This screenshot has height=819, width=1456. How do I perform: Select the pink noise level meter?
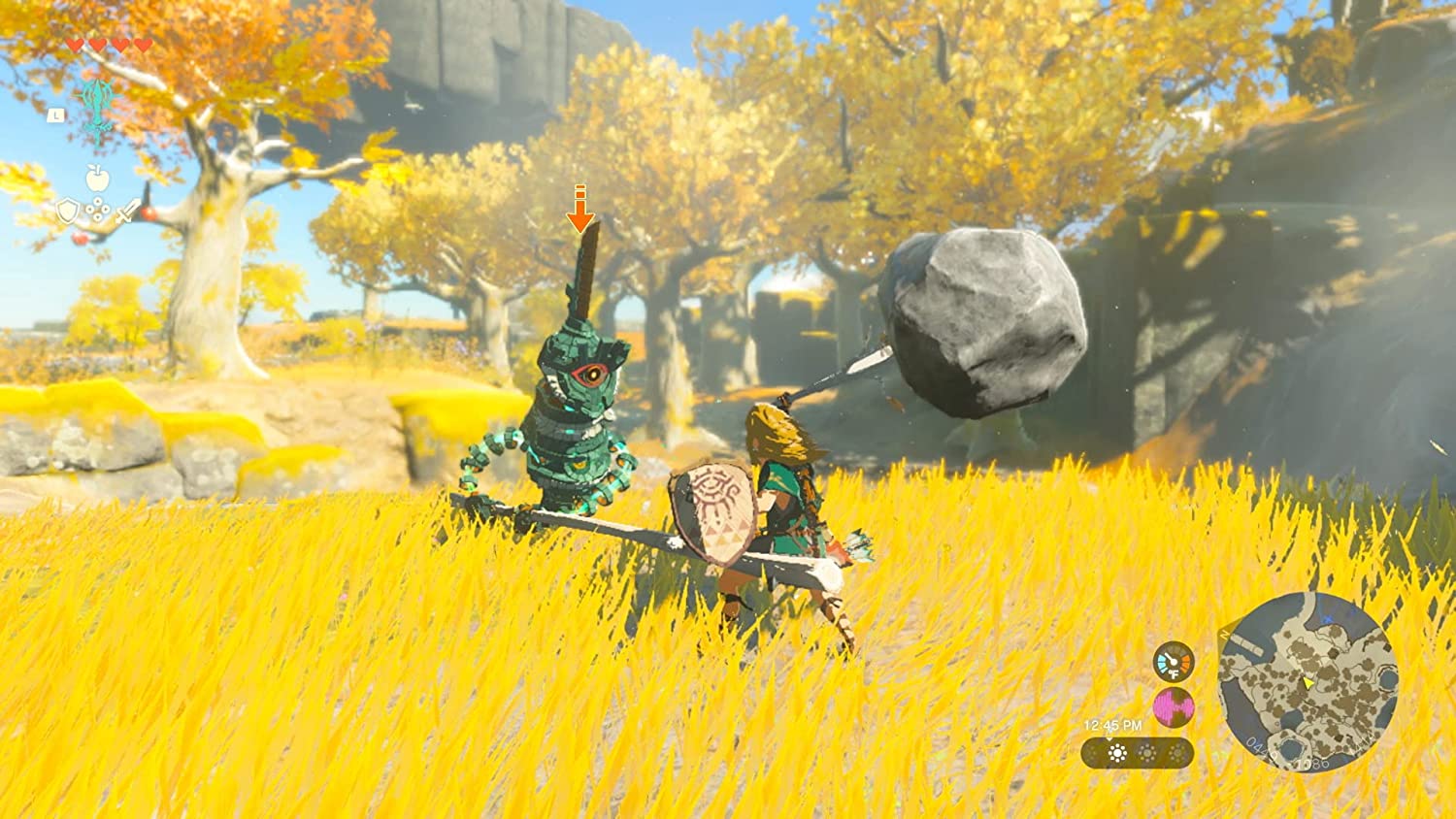coord(1173,707)
